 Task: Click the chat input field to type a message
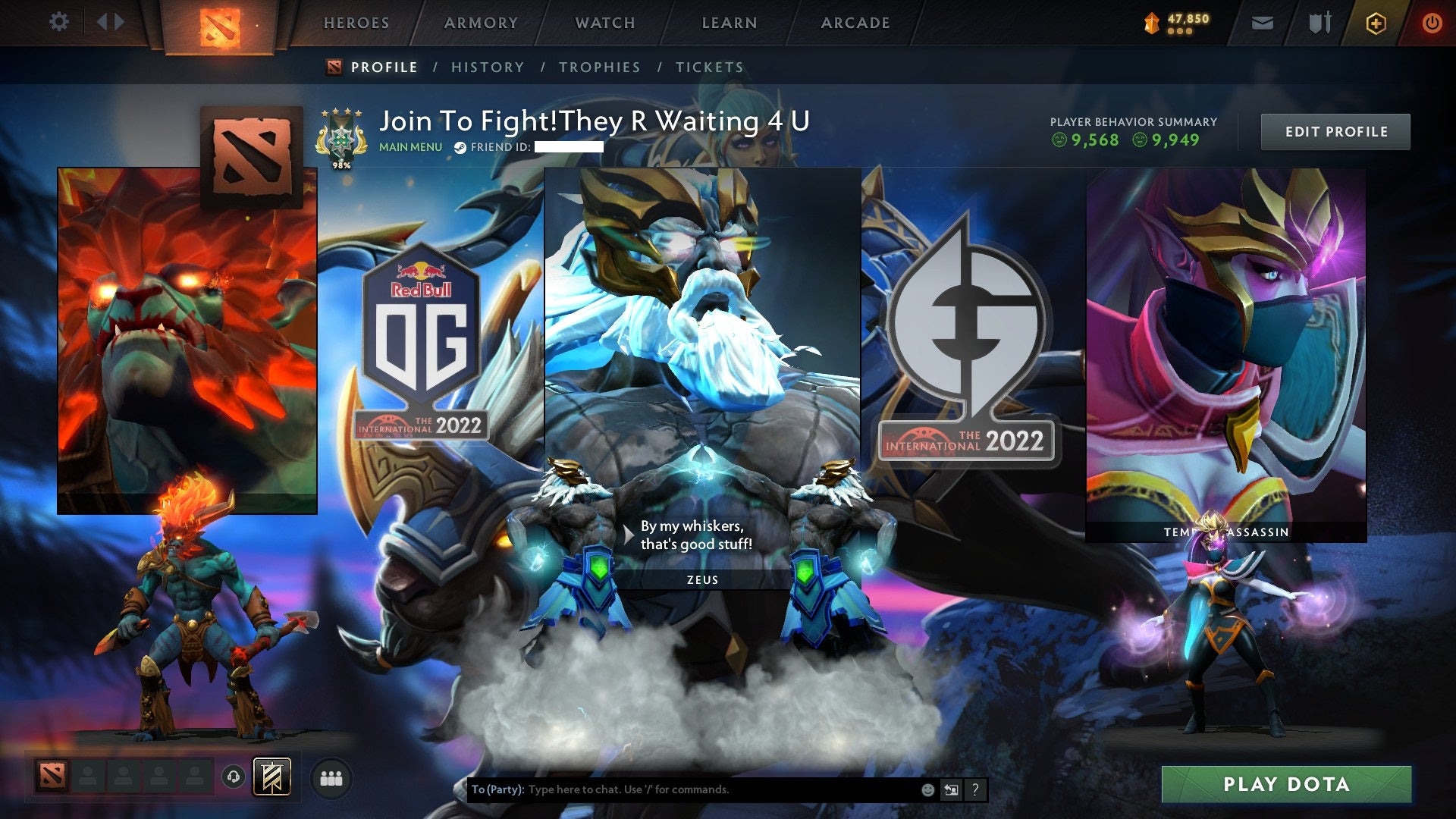coord(682,788)
